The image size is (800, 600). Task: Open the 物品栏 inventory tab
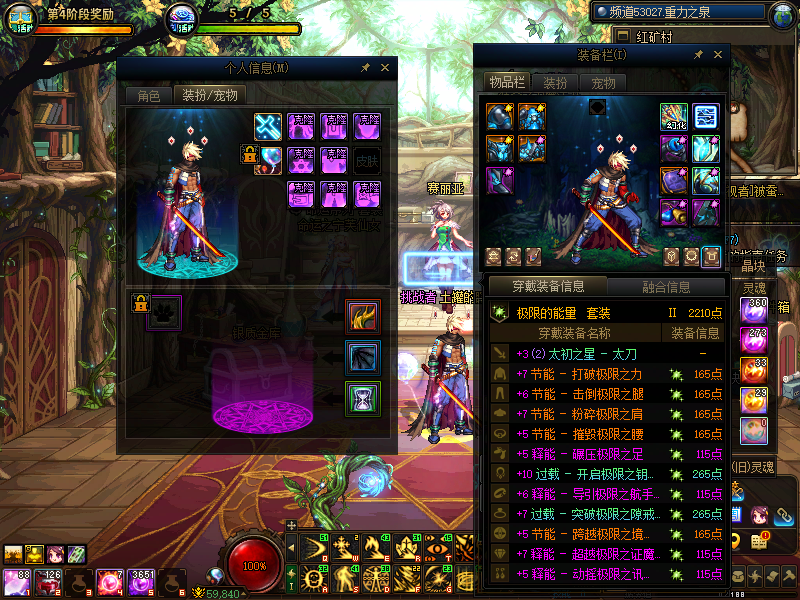pyautogui.click(x=506, y=82)
